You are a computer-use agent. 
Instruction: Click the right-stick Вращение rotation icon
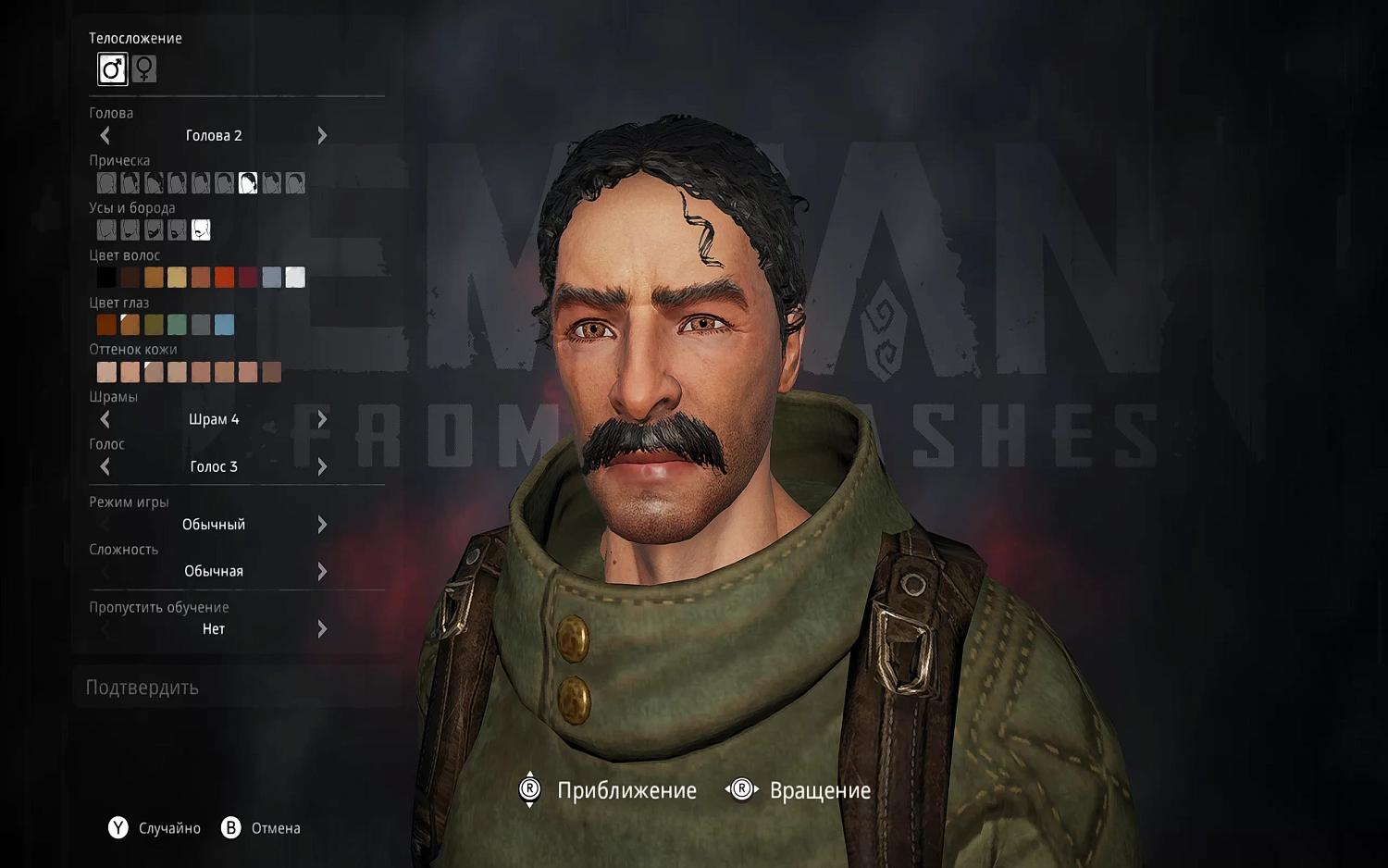pyautogui.click(x=740, y=789)
